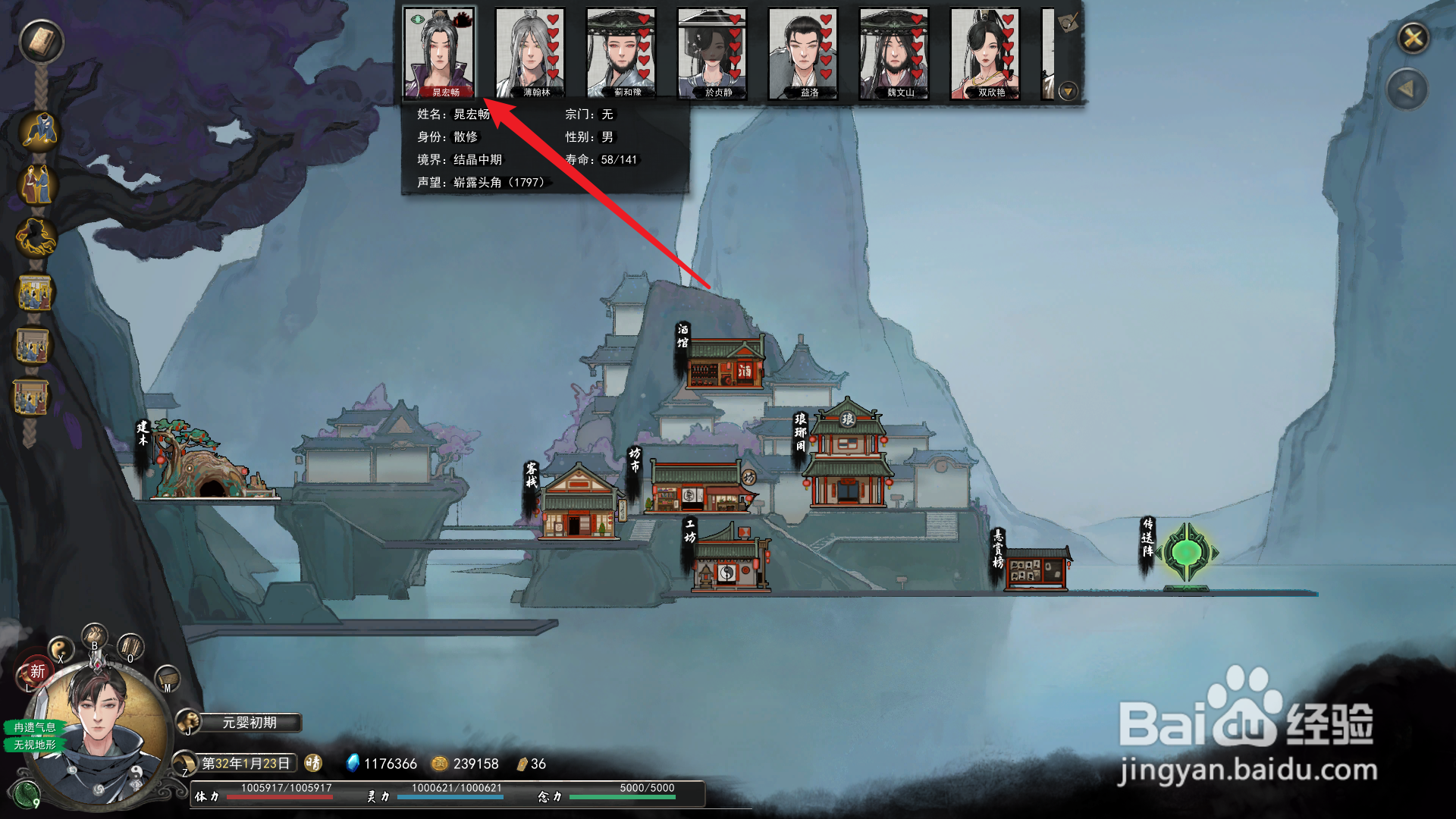Open the book icon at the rope's top
The image size is (1456, 819).
point(42,41)
